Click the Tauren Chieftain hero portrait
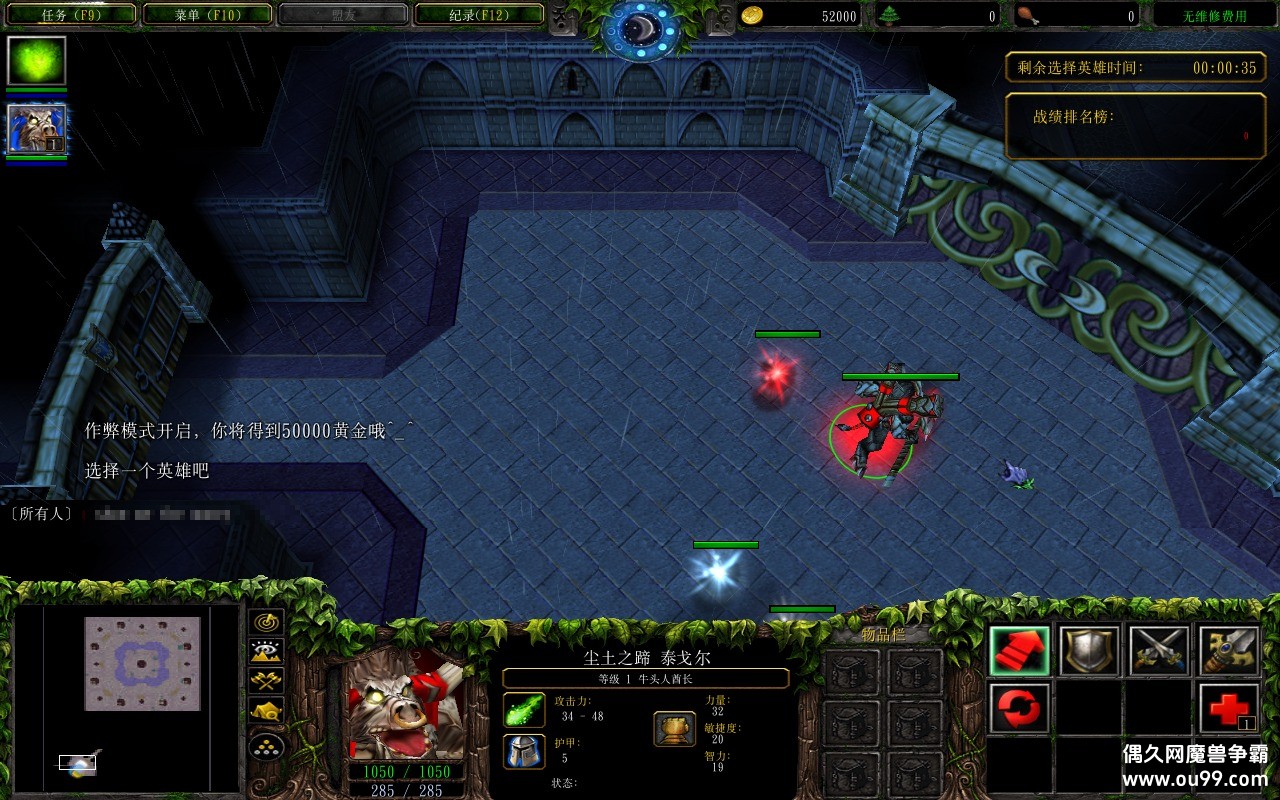Screen dimensions: 1280x800 (405, 705)
